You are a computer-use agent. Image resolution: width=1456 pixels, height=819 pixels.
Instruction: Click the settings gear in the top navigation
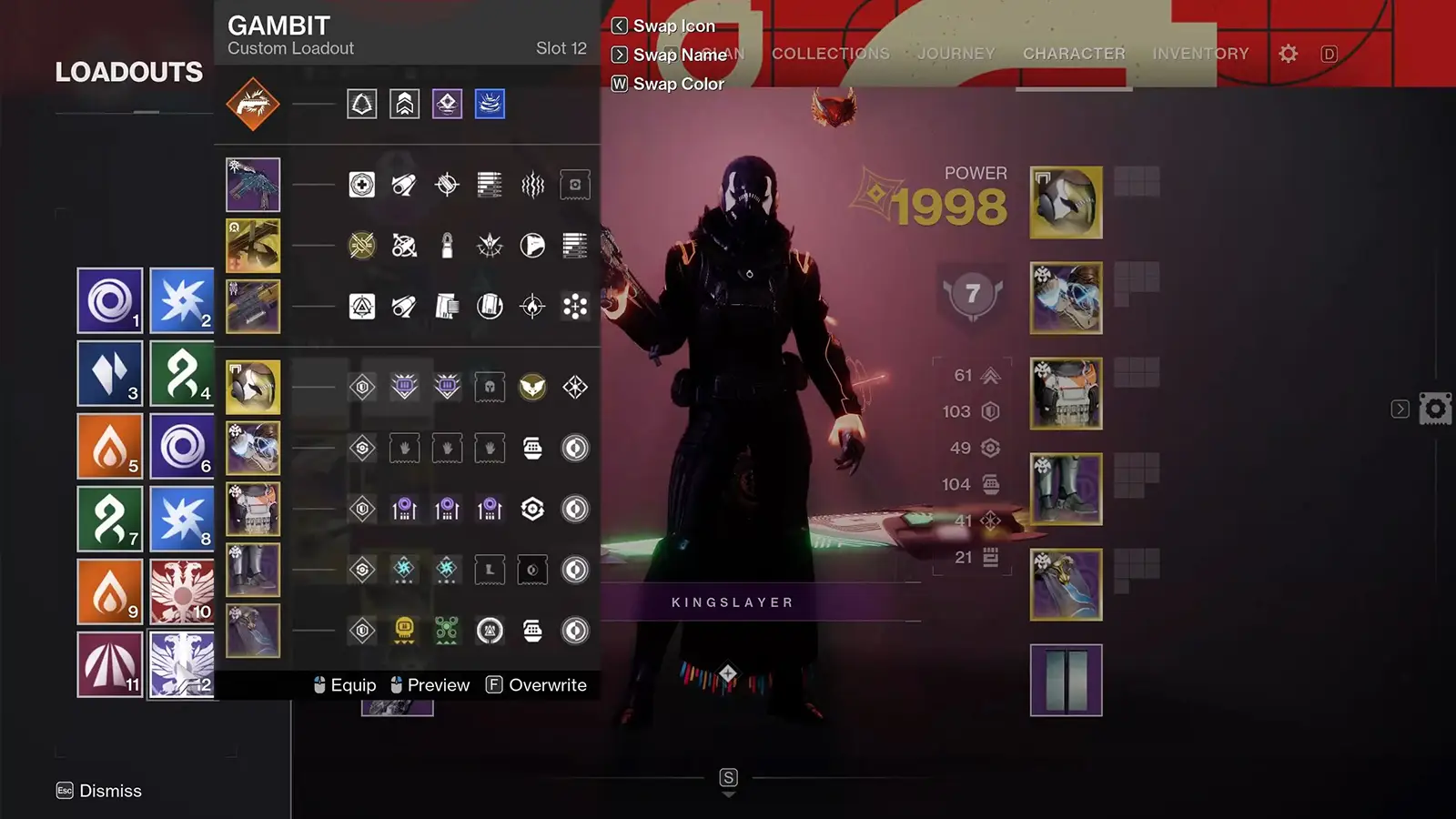(x=1289, y=54)
